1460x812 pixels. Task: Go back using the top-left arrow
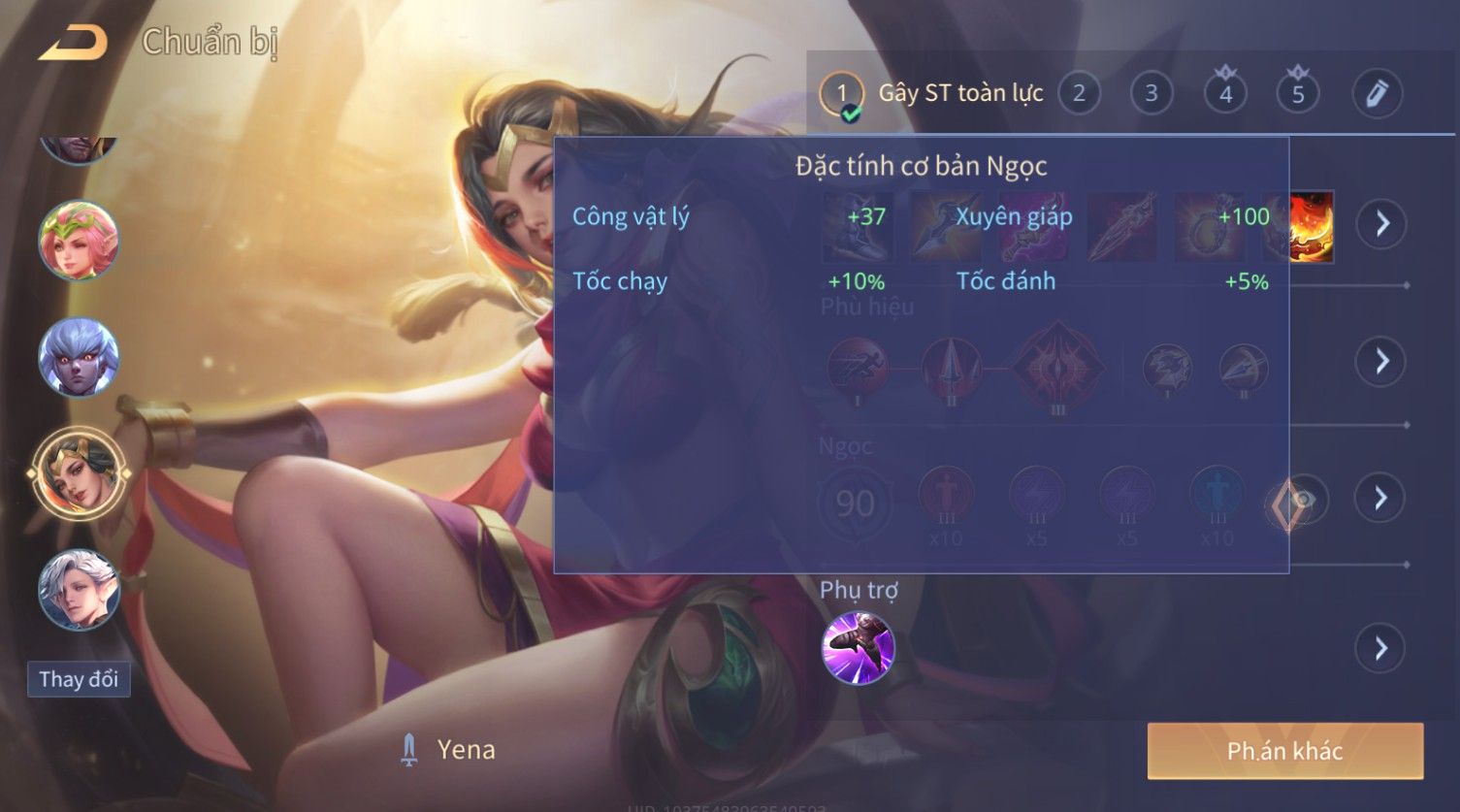(x=73, y=44)
